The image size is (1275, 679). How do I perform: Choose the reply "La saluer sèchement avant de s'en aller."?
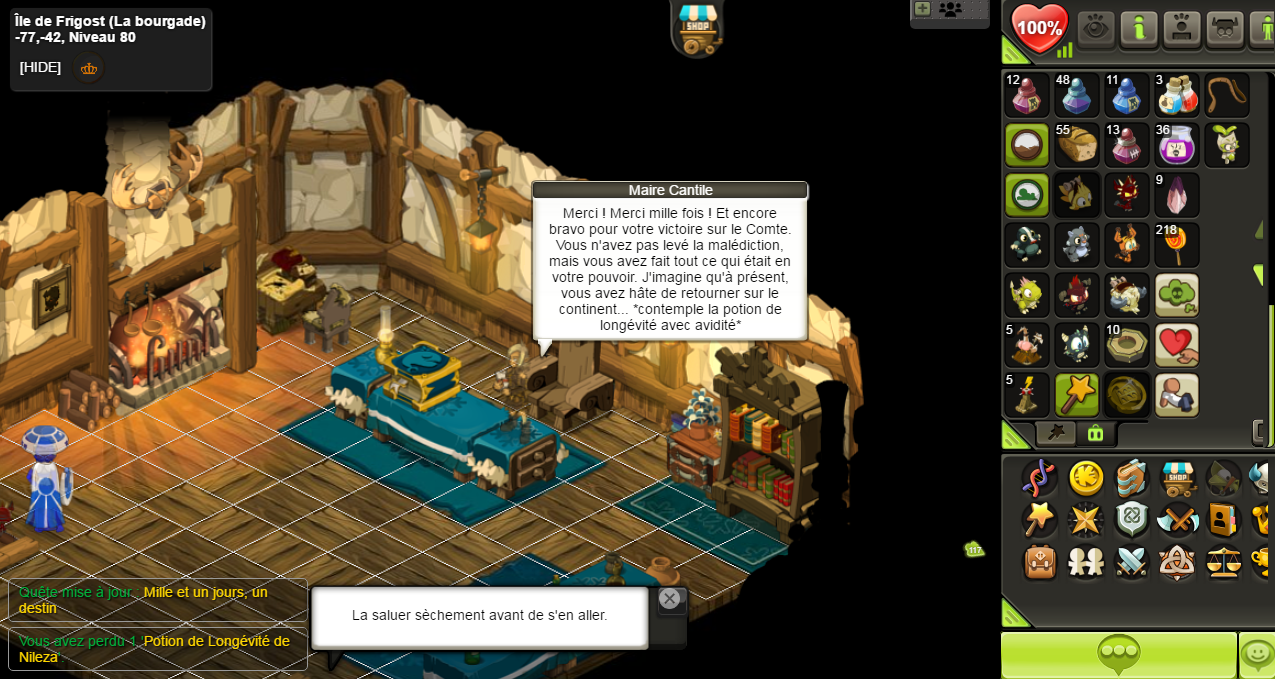tap(479, 616)
